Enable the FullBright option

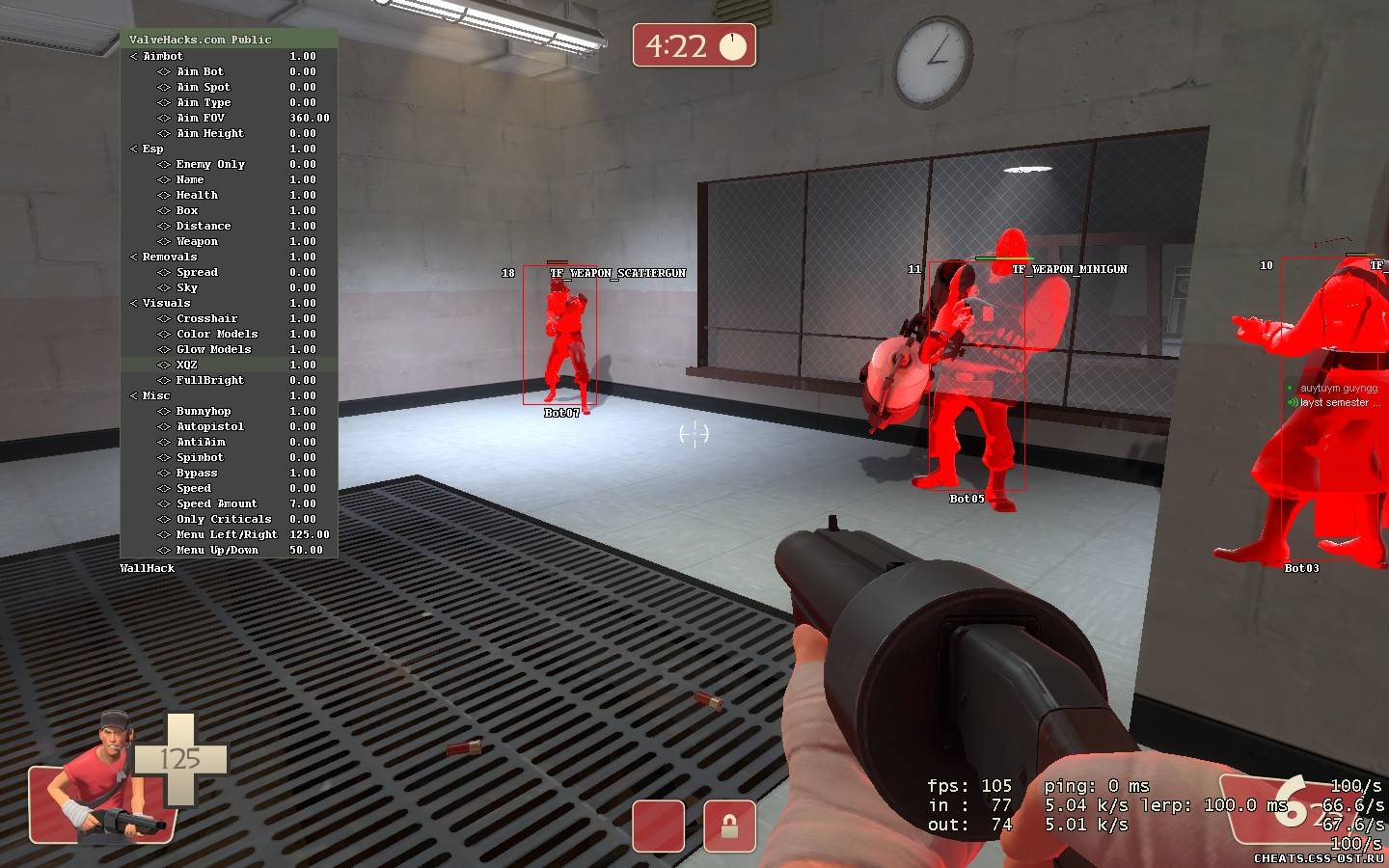tap(209, 380)
